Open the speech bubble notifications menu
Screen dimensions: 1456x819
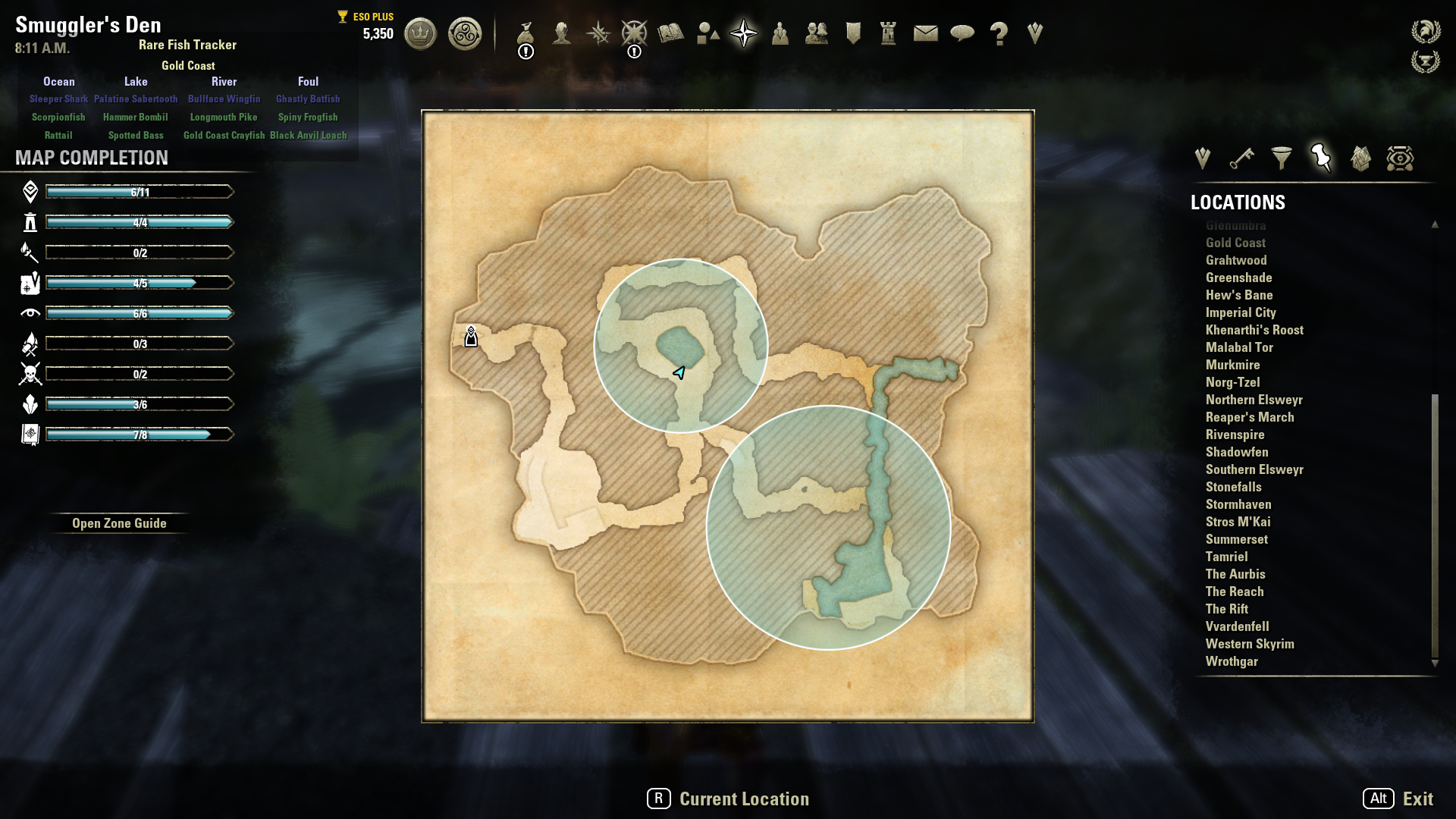(962, 33)
